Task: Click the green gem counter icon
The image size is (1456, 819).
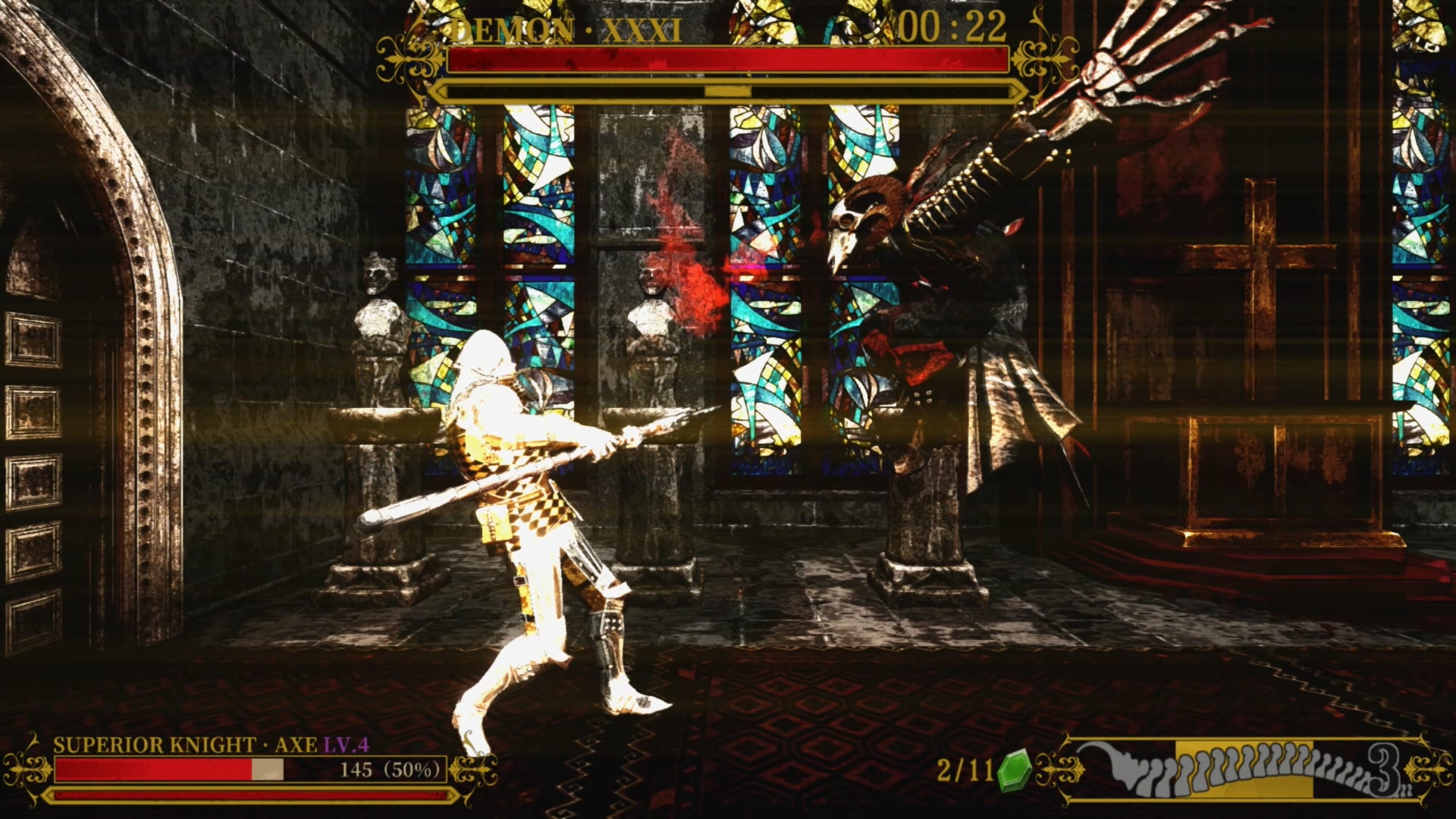Action: coord(1016,768)
